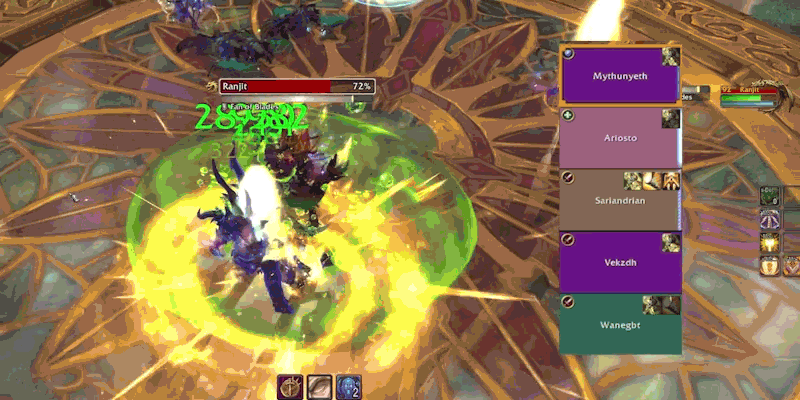Image resolution: width=800 pixels, height=400 pixels.
Task: Click Vekzdh's party frame
Action: (620, 262)
